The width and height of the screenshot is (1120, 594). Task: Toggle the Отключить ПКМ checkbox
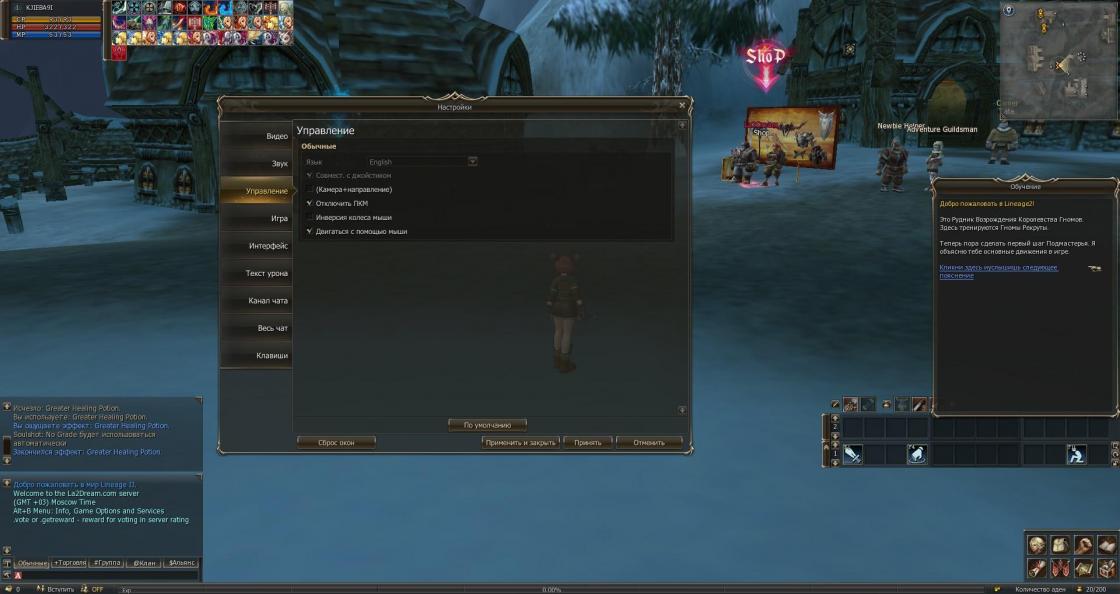pyautogui.click(x=310, y=203)
